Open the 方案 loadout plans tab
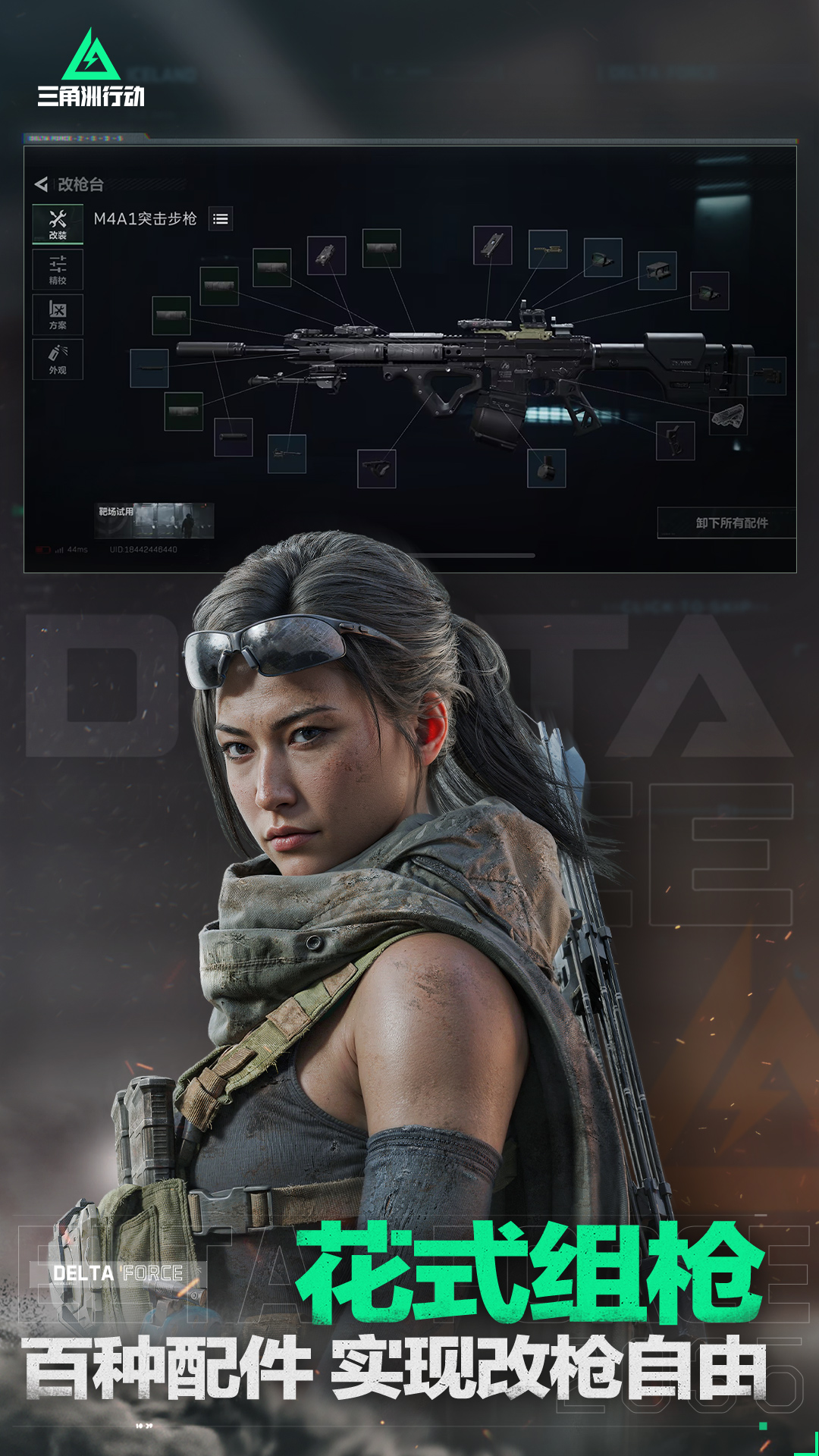The width and height of the screenshot is (819, 1456). pos(58,315)
